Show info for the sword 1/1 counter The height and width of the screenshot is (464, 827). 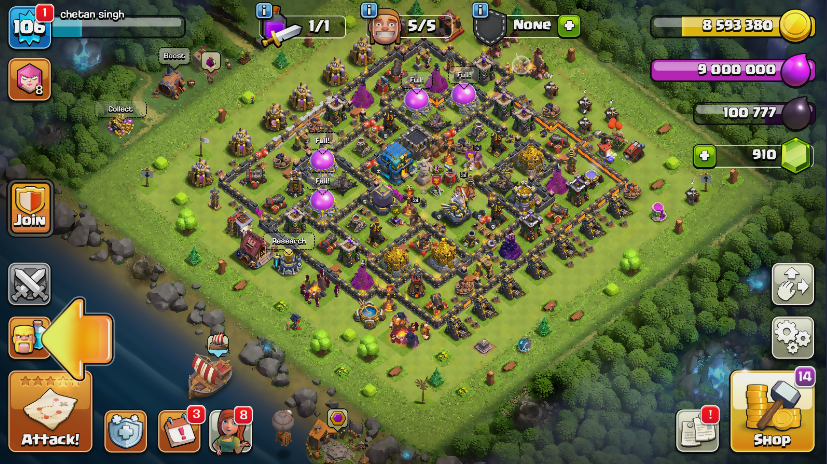coord(264,10)
